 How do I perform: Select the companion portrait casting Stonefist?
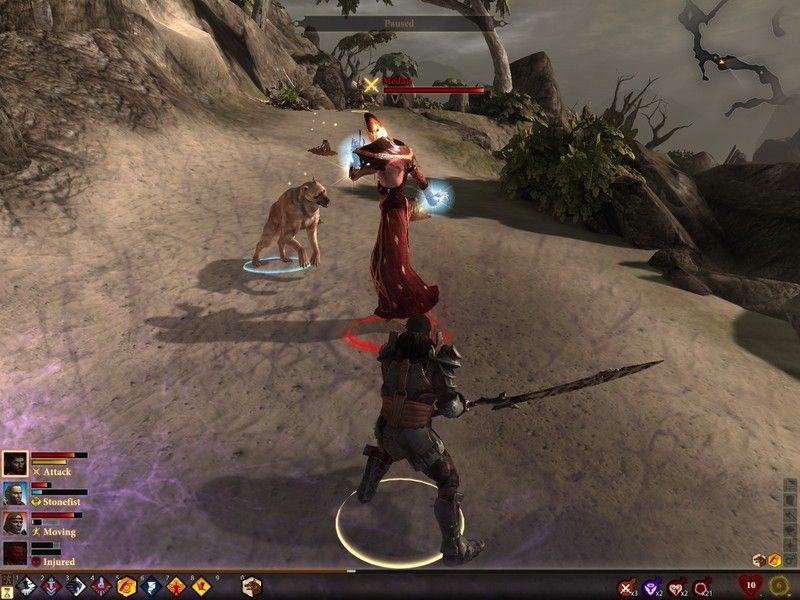(x=15, y=492)
